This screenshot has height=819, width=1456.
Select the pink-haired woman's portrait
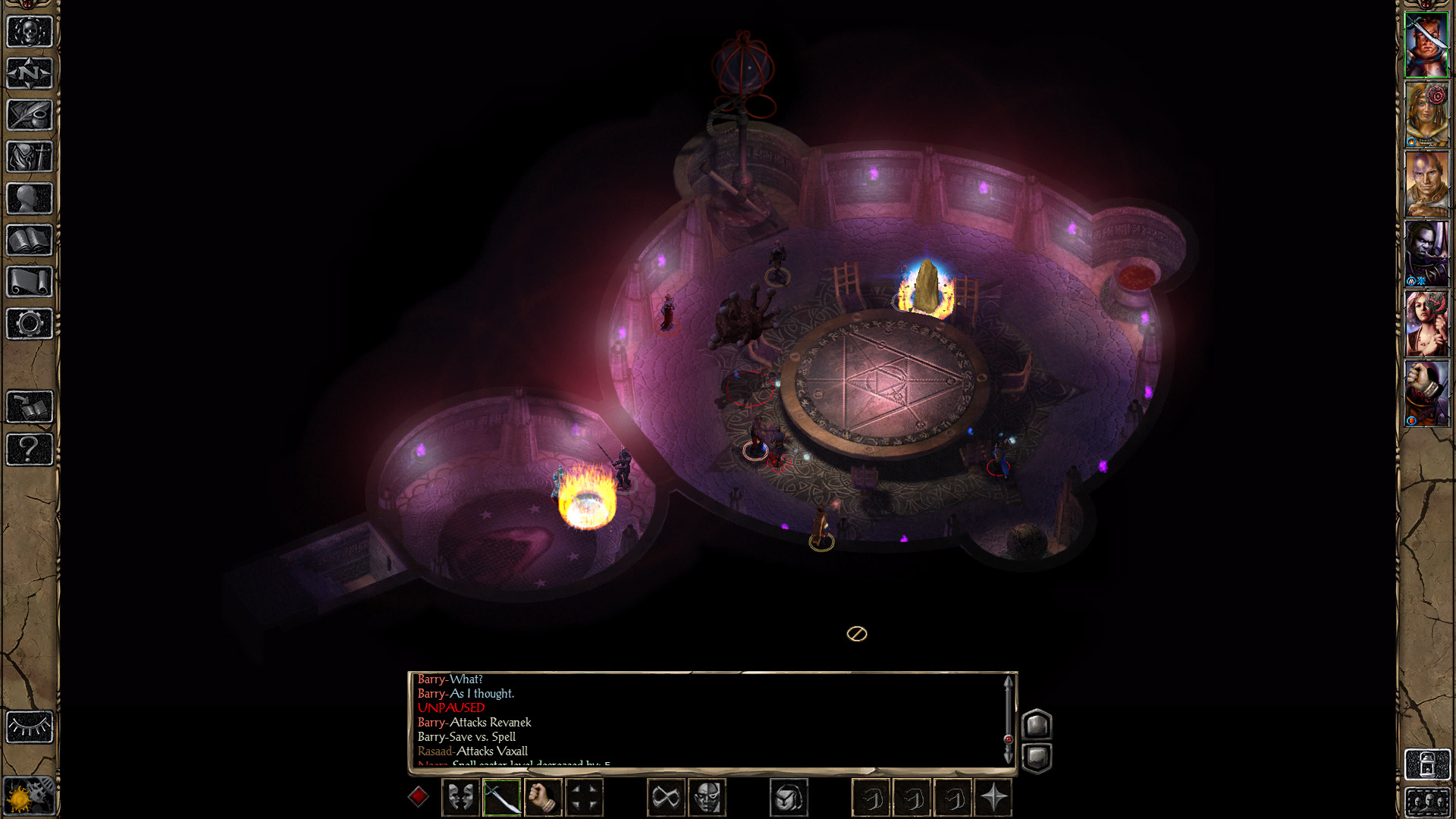pyautogui.click(x=1426, y=324)
